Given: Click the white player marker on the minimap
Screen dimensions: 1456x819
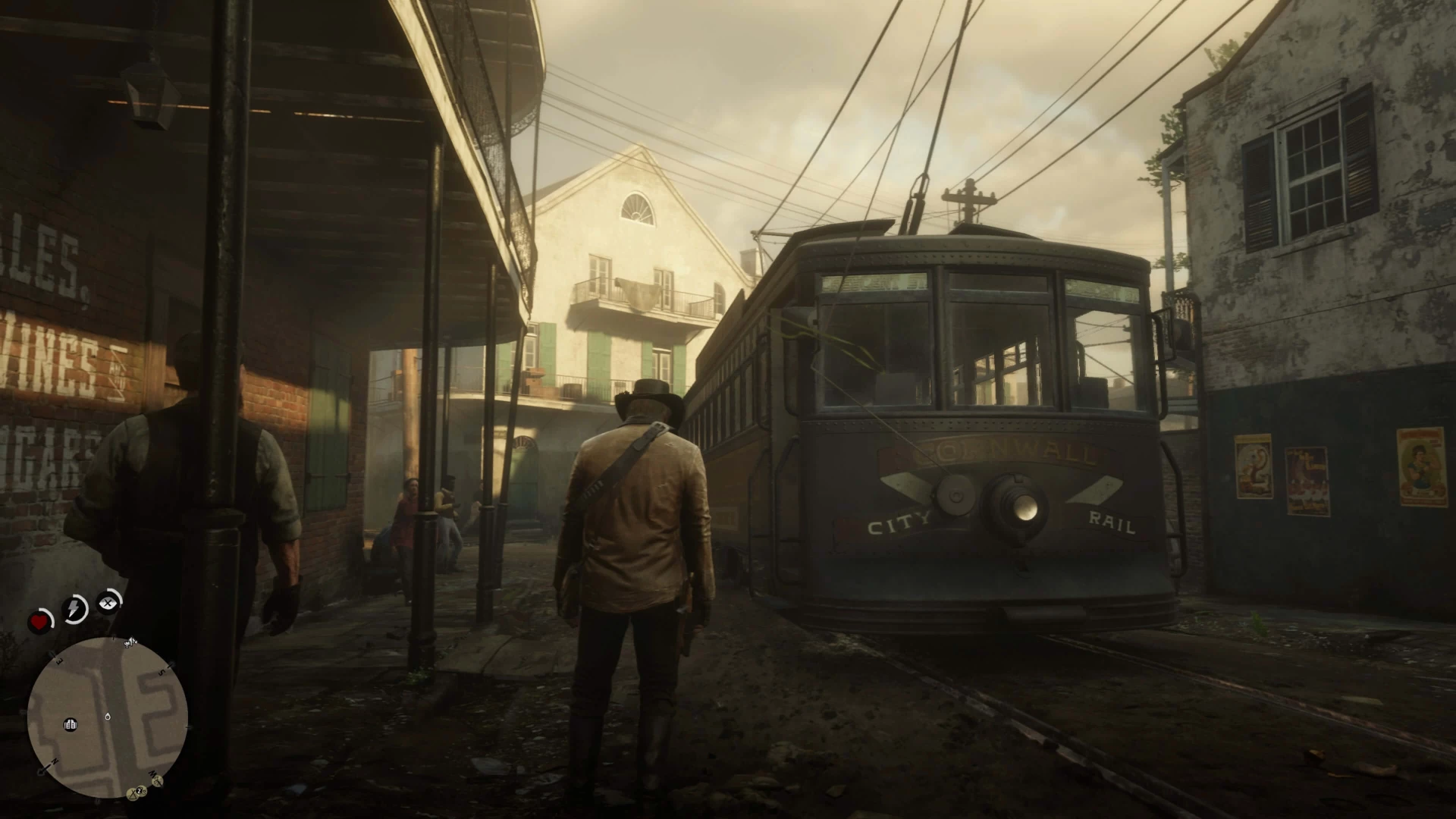Looking at the screenshot, I should 108,716.
